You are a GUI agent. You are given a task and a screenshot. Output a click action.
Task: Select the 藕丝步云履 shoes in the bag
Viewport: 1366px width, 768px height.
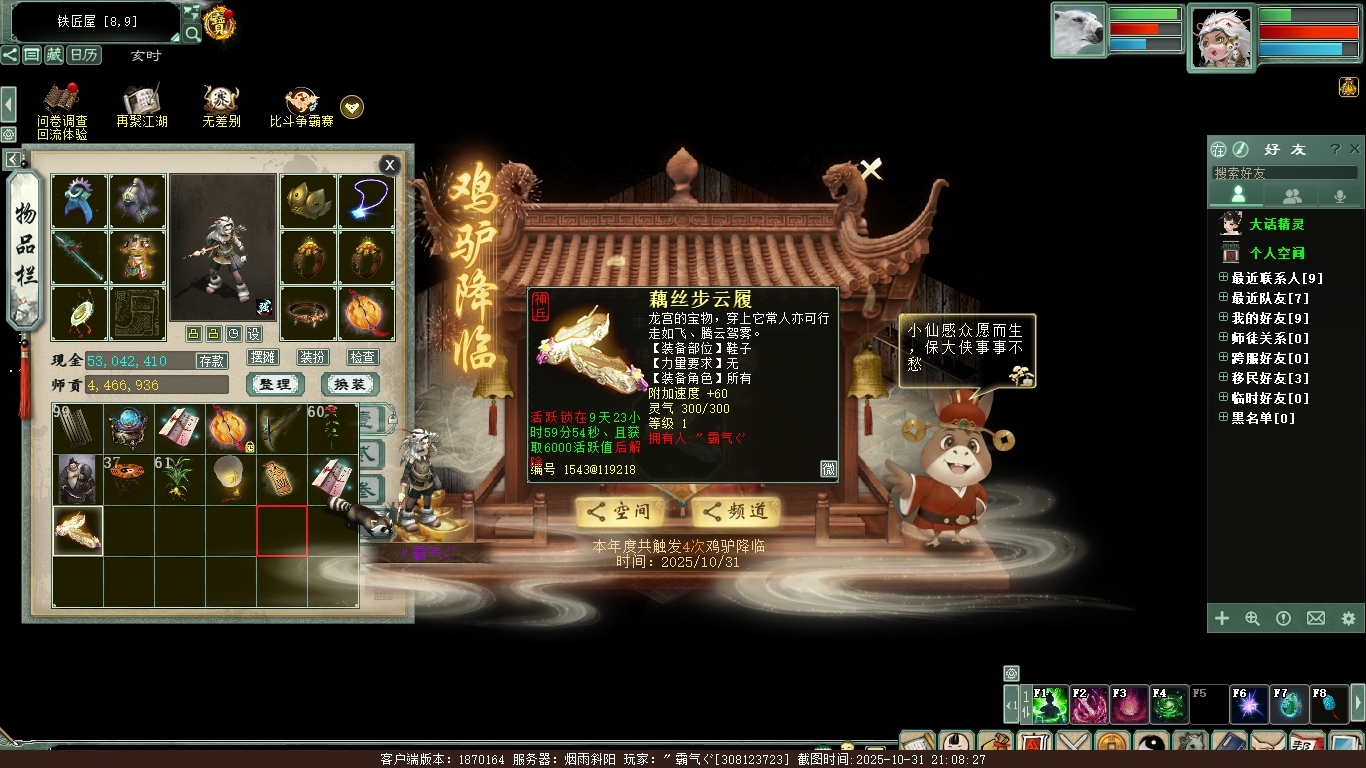pyautogui.click(x=78, y=531)
